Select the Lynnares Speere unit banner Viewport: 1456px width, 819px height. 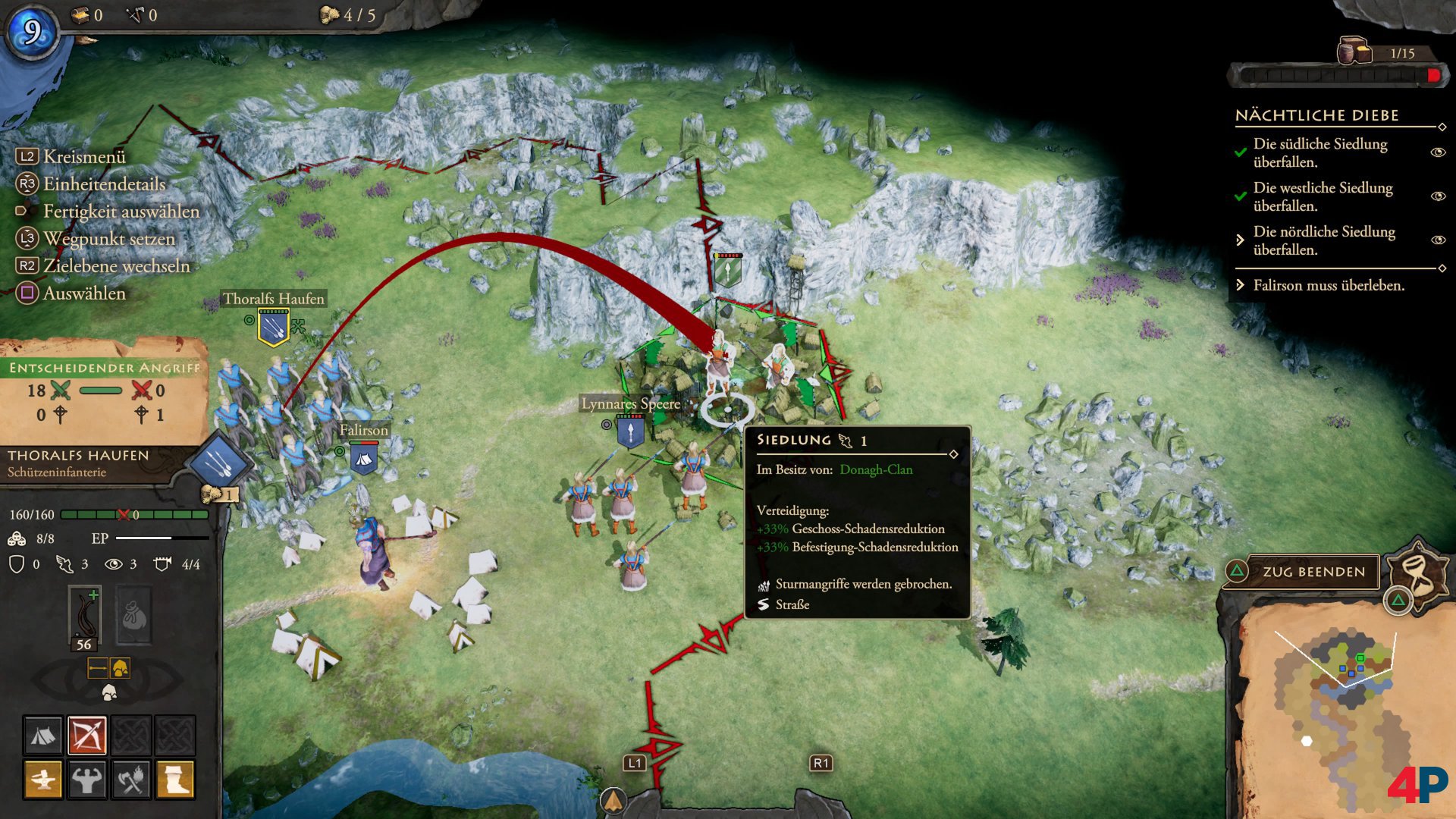pyautogui.click(x=630, y=432)
